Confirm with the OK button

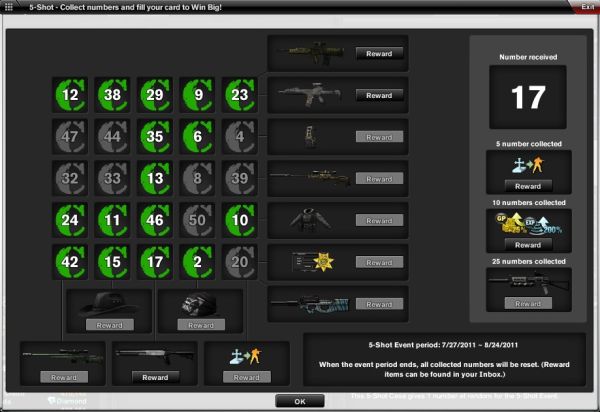pyautogui.click(x=299, y=401)
